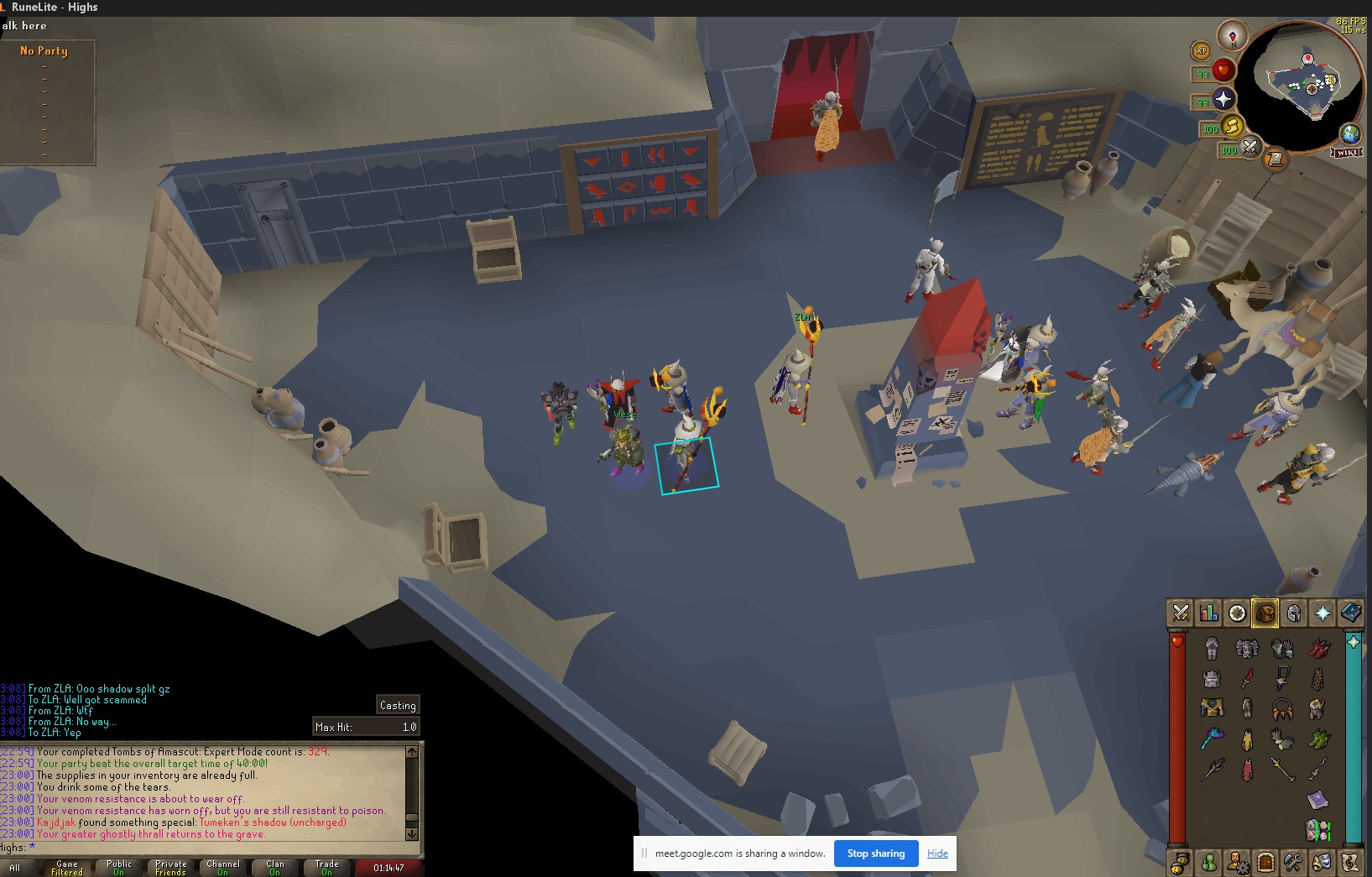Open the Combat Options tab
1372x877 pixels.
pyautogui.click(x=1181, y=613)
